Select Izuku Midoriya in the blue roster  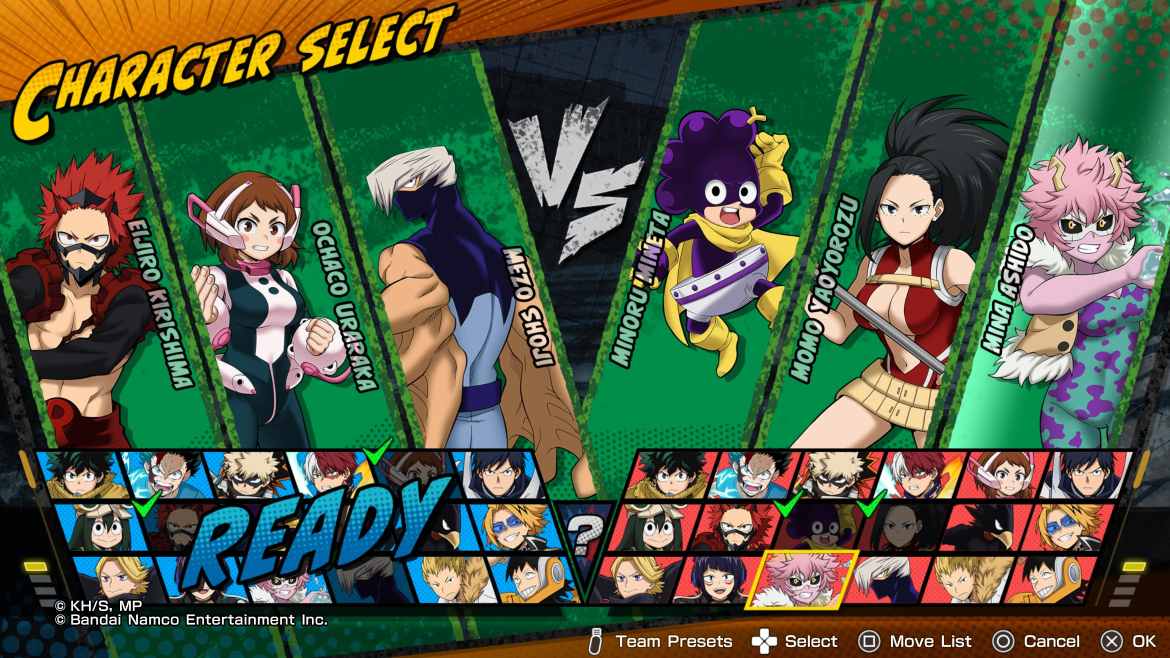(x=78, y=473)
